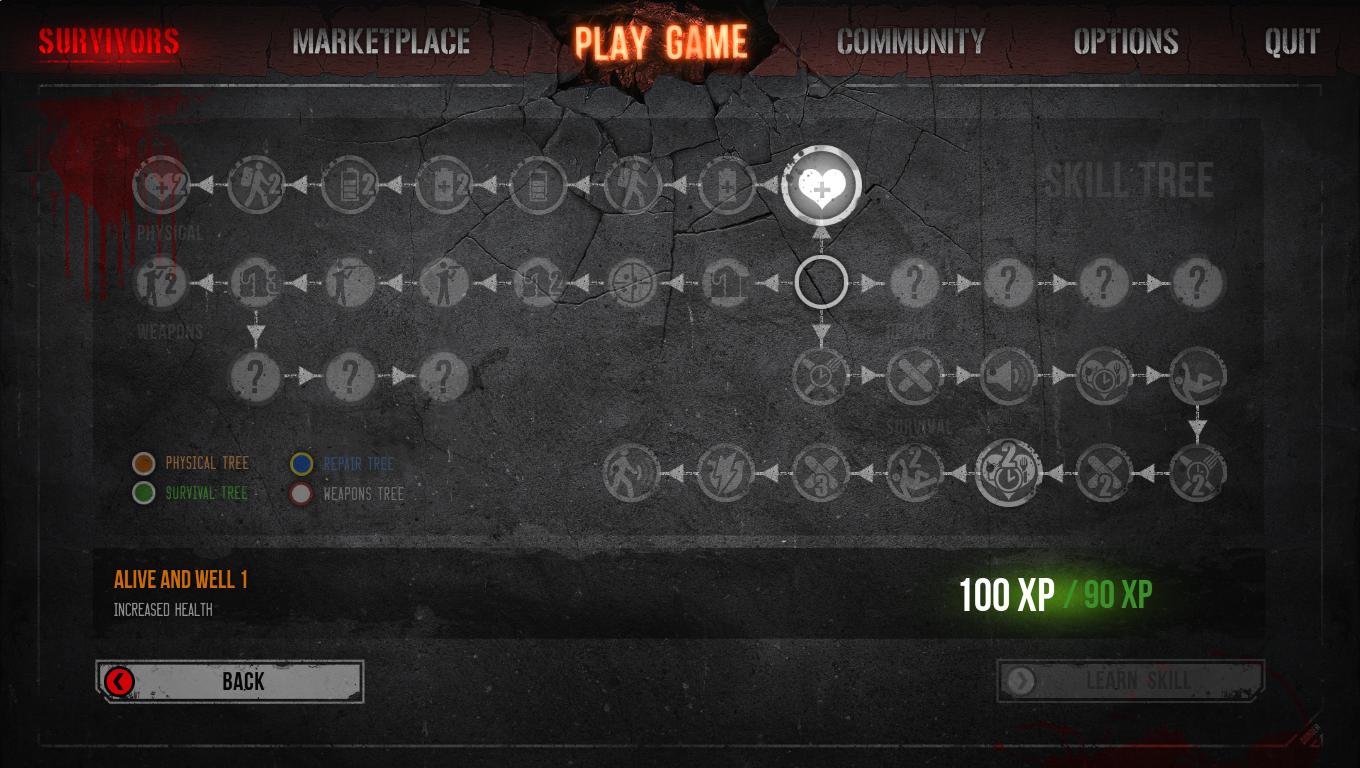Screen dimensions: 1360x768
Task: Select the backpack carry capacity skill
Action: pyautogui.click(x=256, y=185)
